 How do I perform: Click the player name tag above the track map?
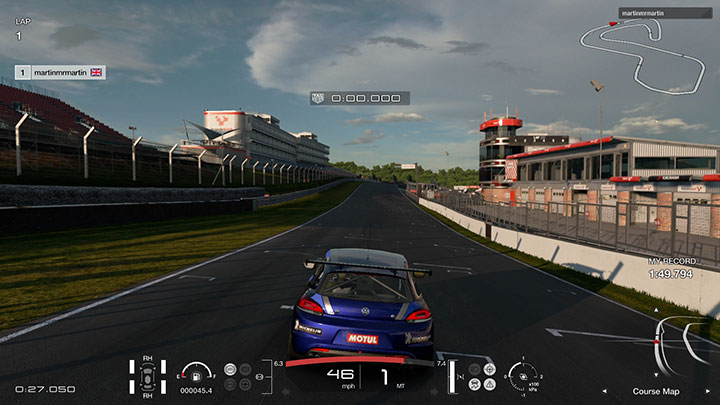pyautogui.click(x=645, y=15)
